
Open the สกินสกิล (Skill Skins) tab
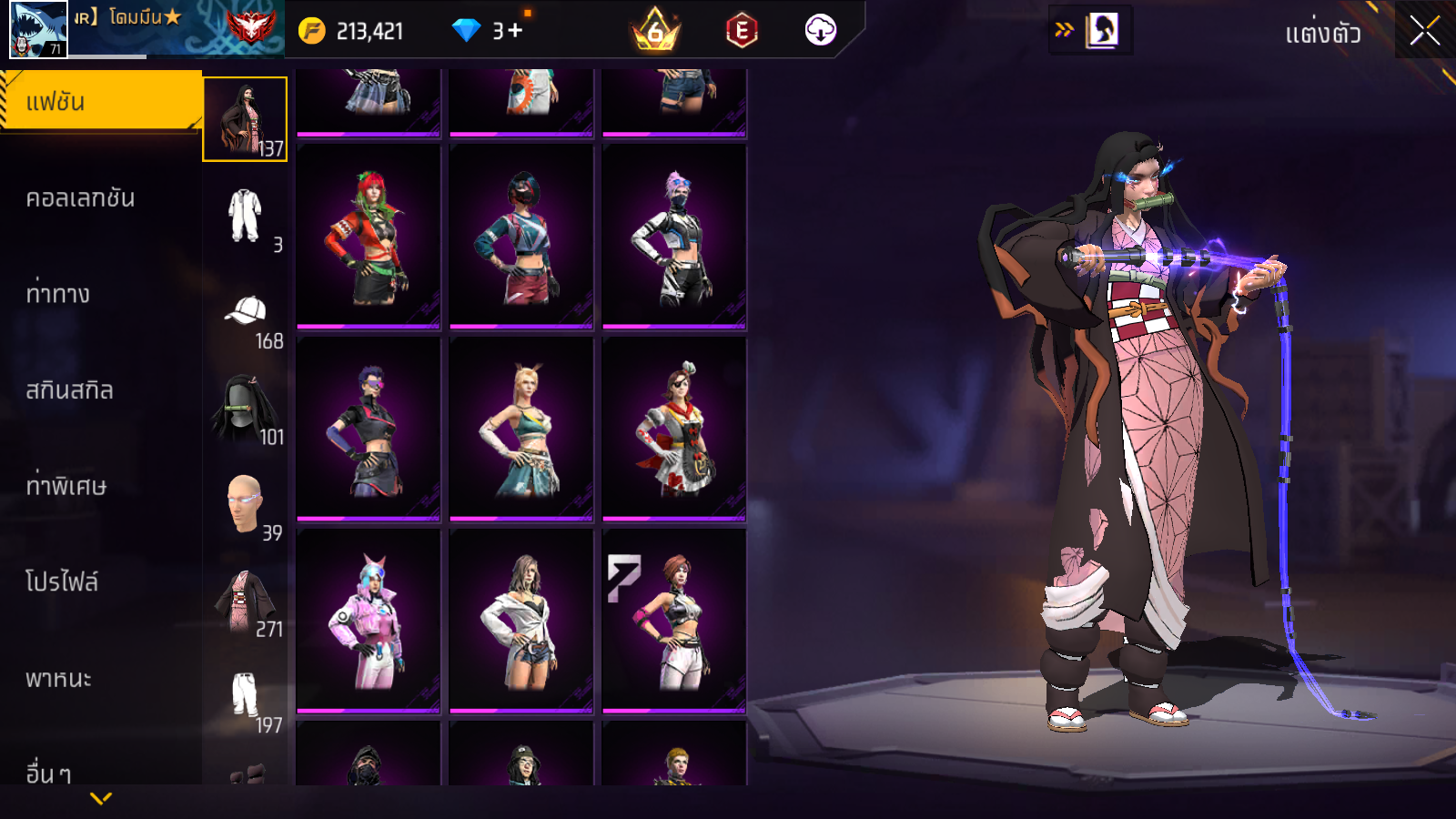tap(69, 390)
